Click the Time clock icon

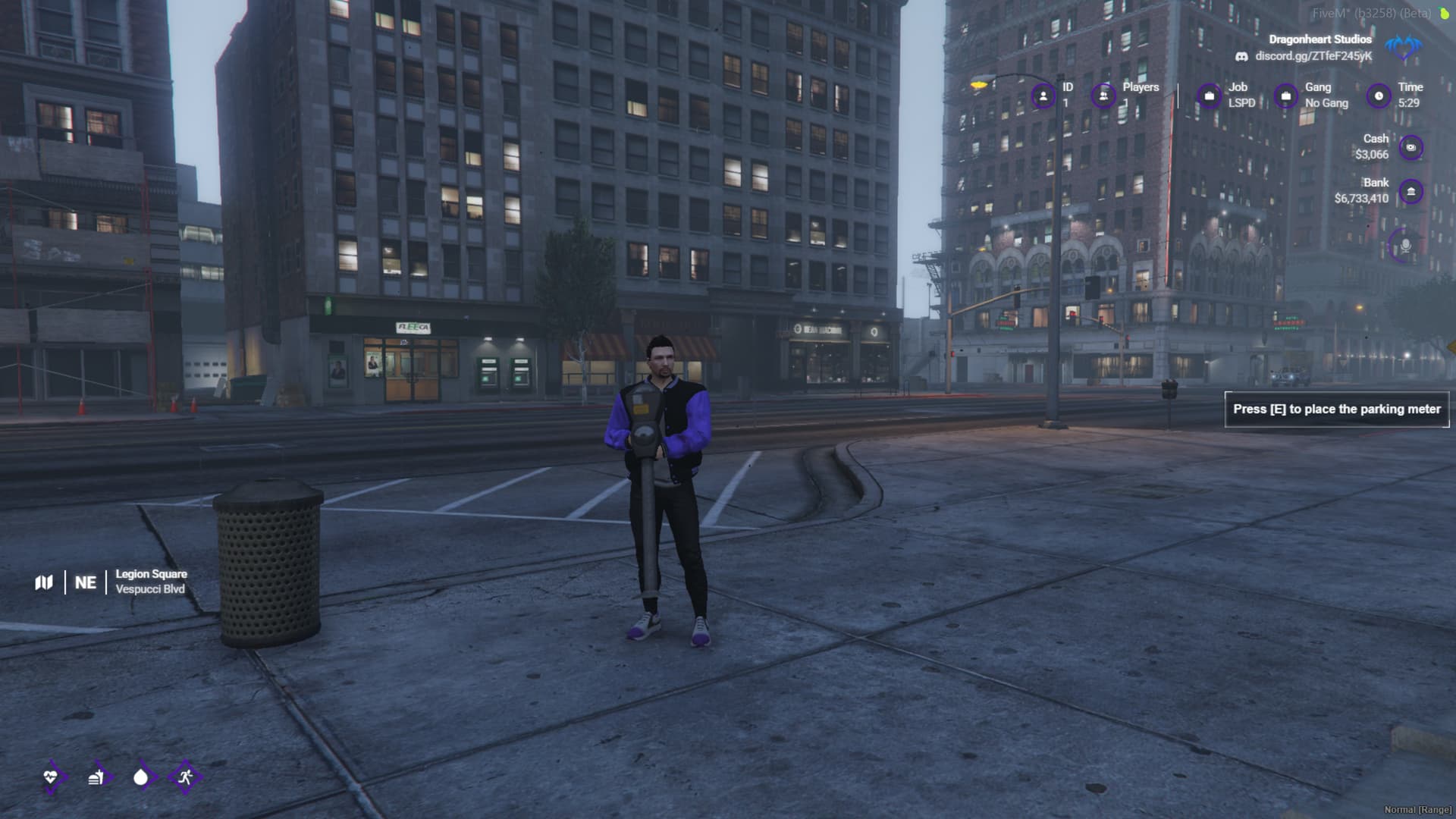tap(1379, 96)
